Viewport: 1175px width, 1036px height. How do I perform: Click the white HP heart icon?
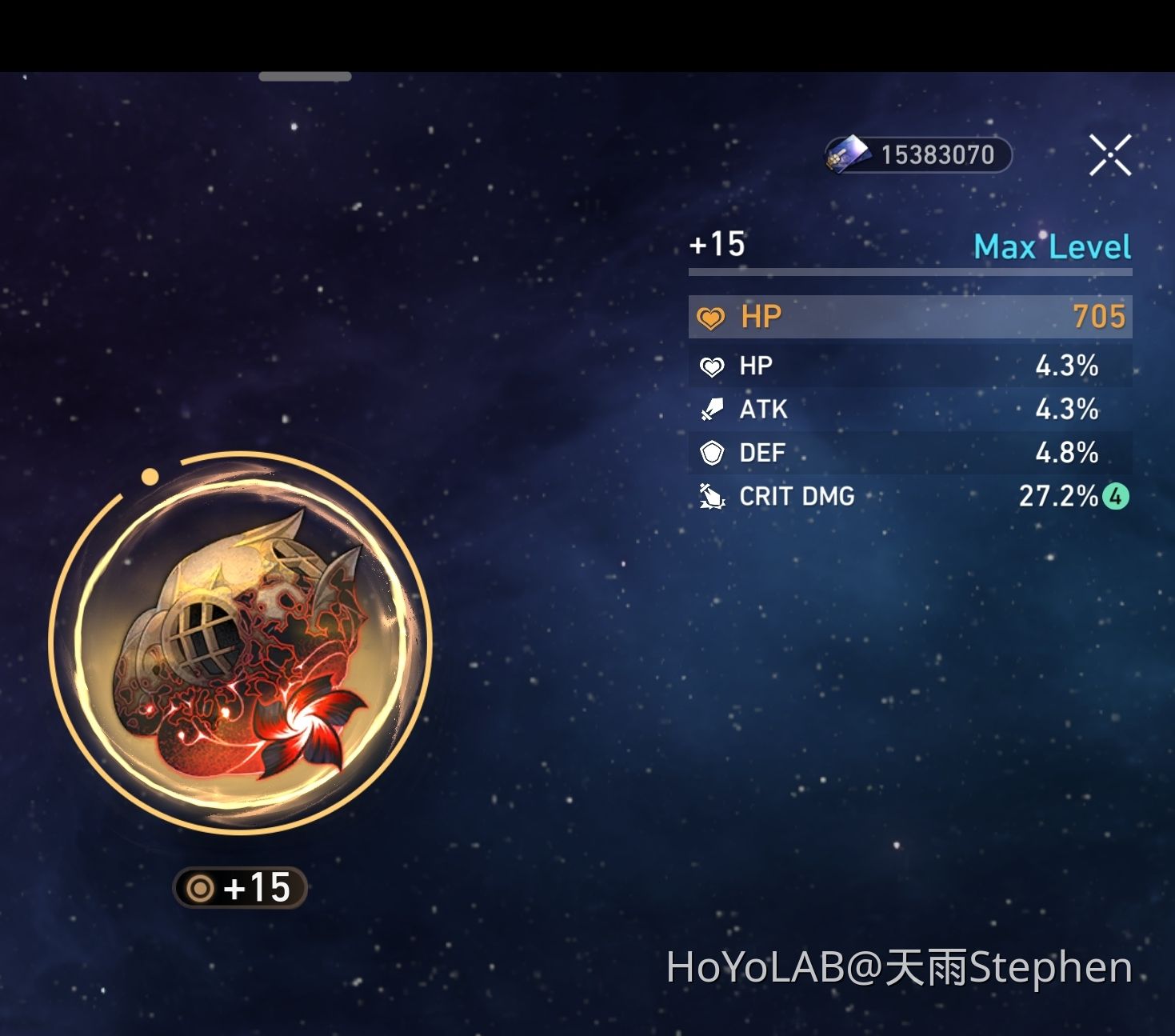[x=711, y=365]
